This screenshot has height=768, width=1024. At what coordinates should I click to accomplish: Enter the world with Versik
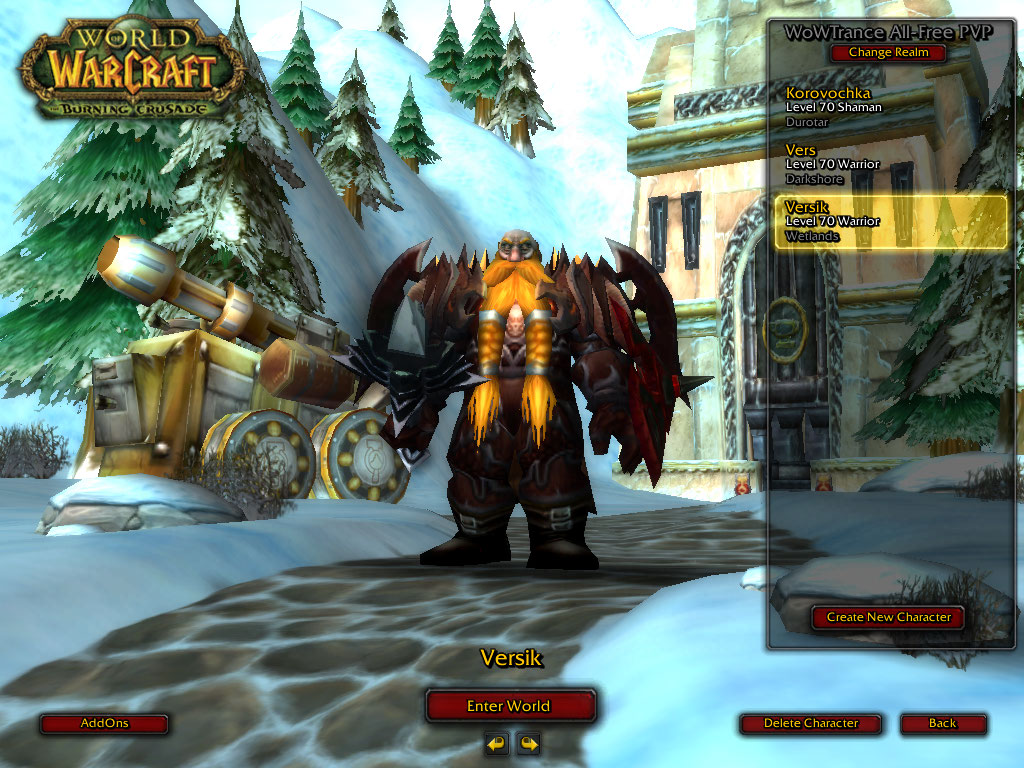coord(509,706)
